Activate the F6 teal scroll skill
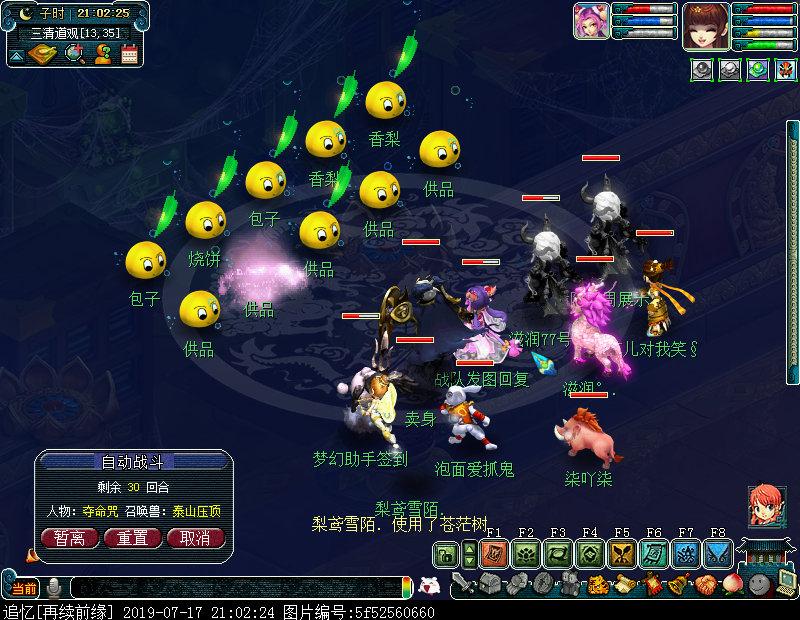The height and width of the screenshot is (620, 800). 653,553
